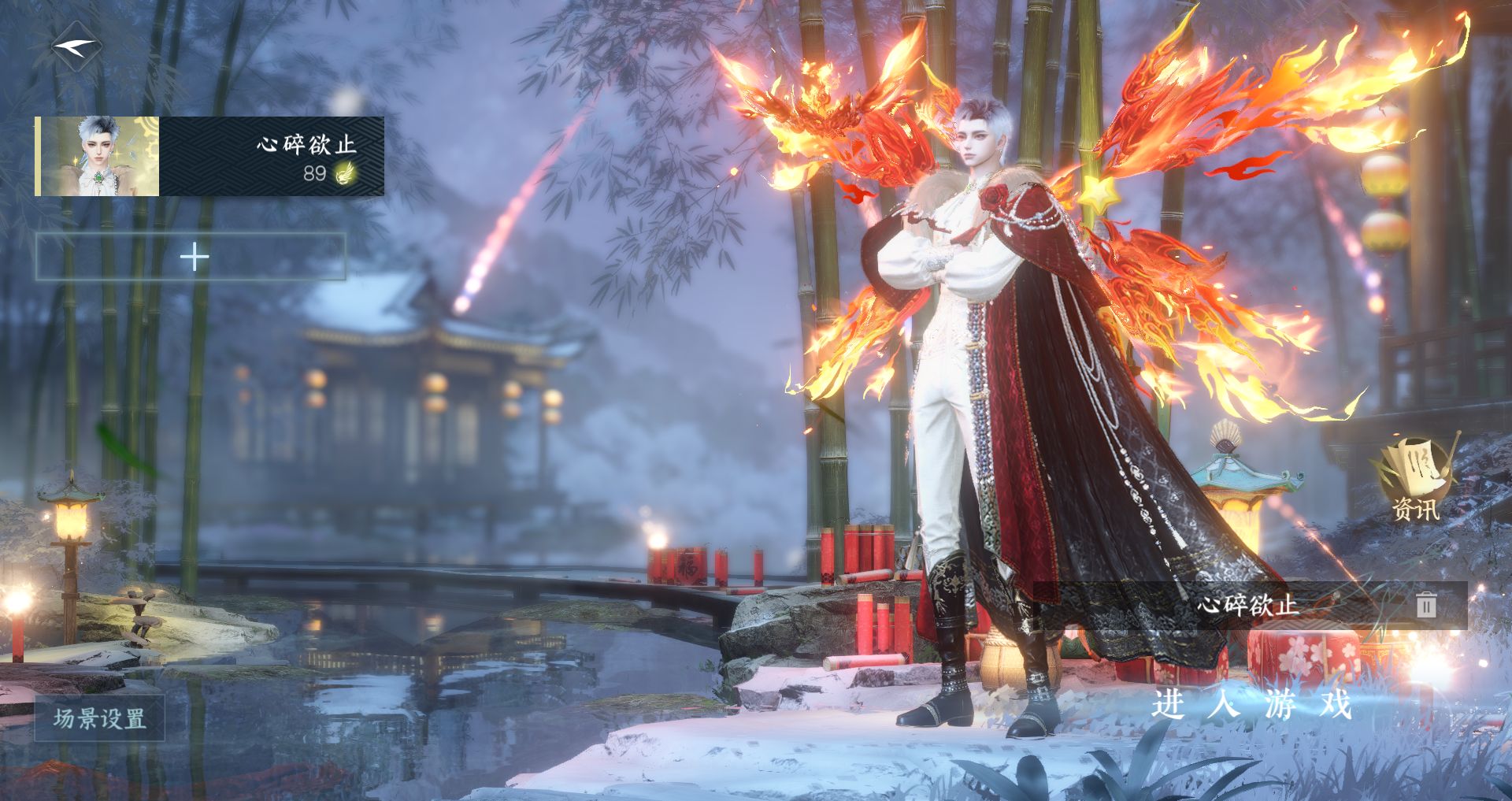
Task: Add a new character in the empty plus slot
Action: click(191, 257)
